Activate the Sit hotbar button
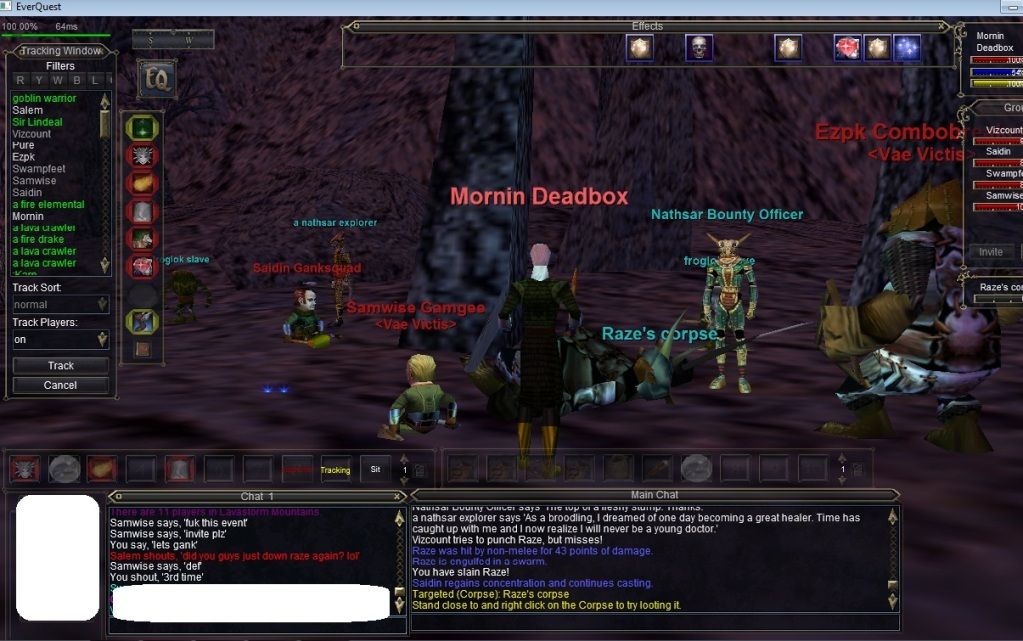The image size is (1023, 641). click(x=375, y=469)
